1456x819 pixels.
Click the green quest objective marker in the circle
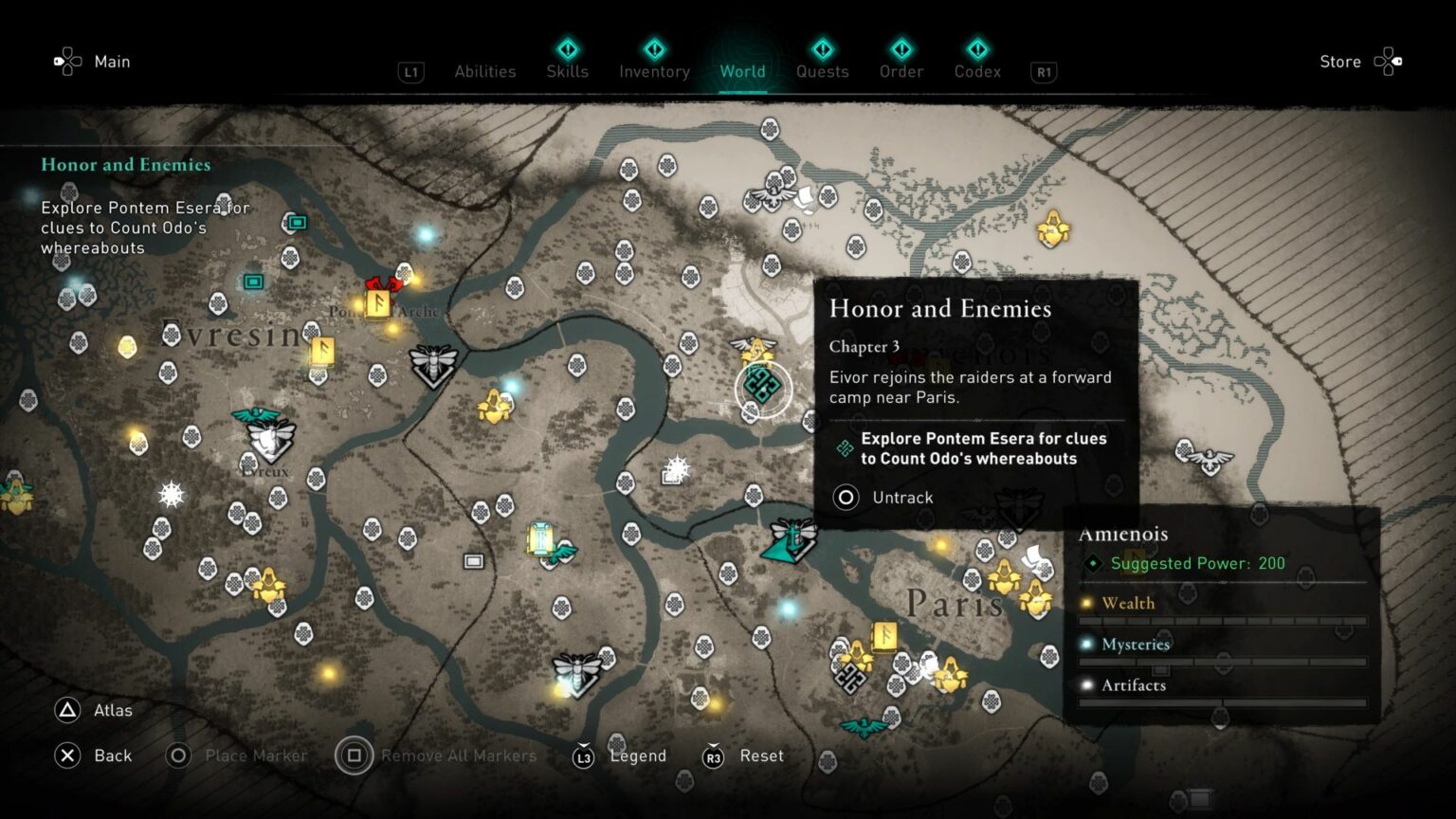coord(761,387)
